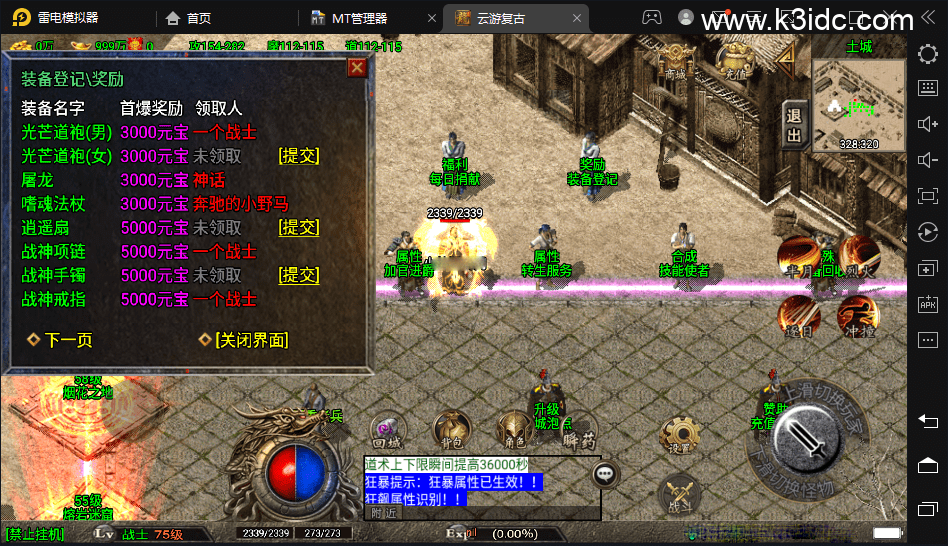Click the 退出 exit button
The height and width of the screenshot is (546, 948).
(795, 127)
